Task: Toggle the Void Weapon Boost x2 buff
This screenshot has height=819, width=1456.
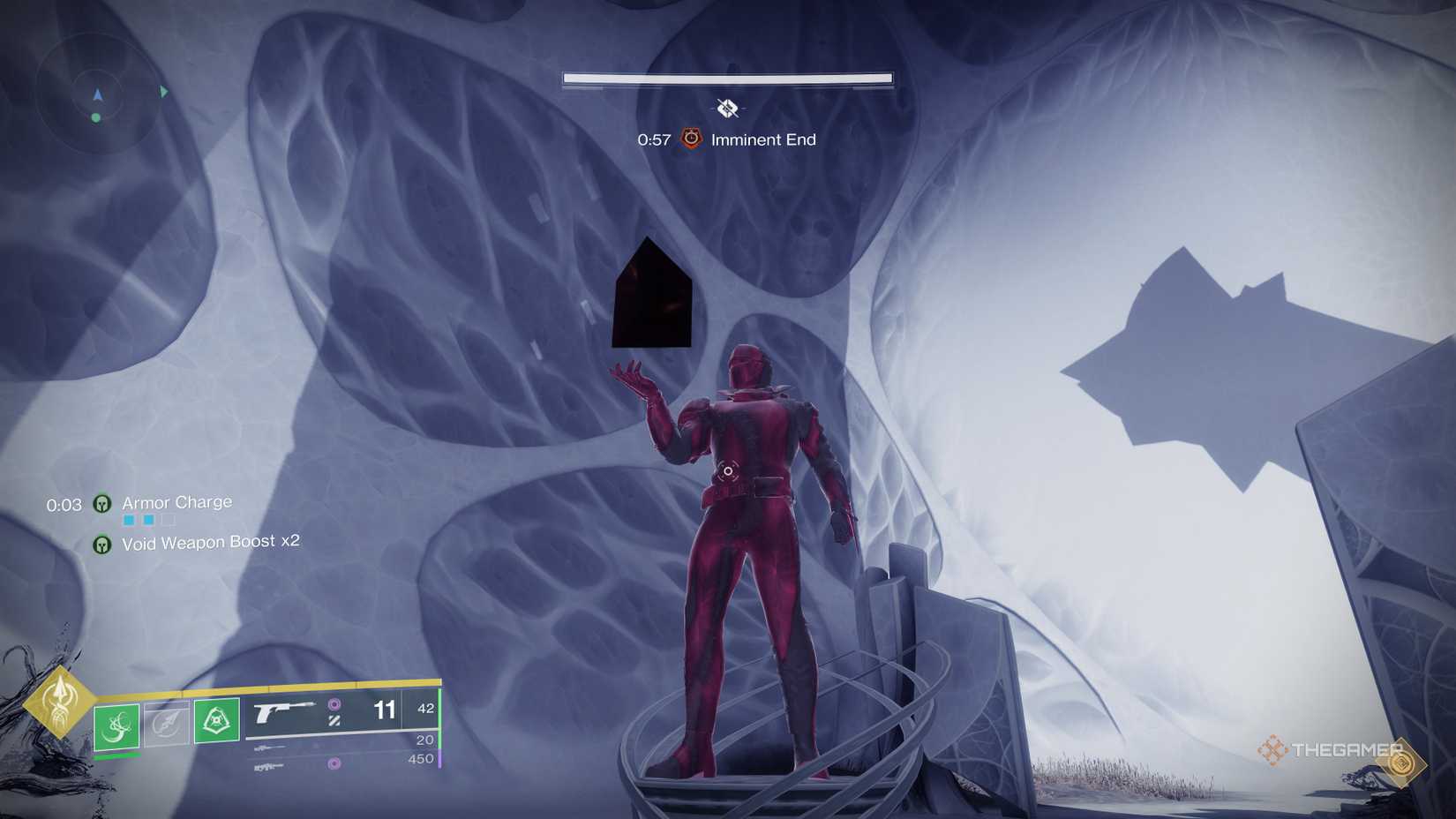Action: 103,545
